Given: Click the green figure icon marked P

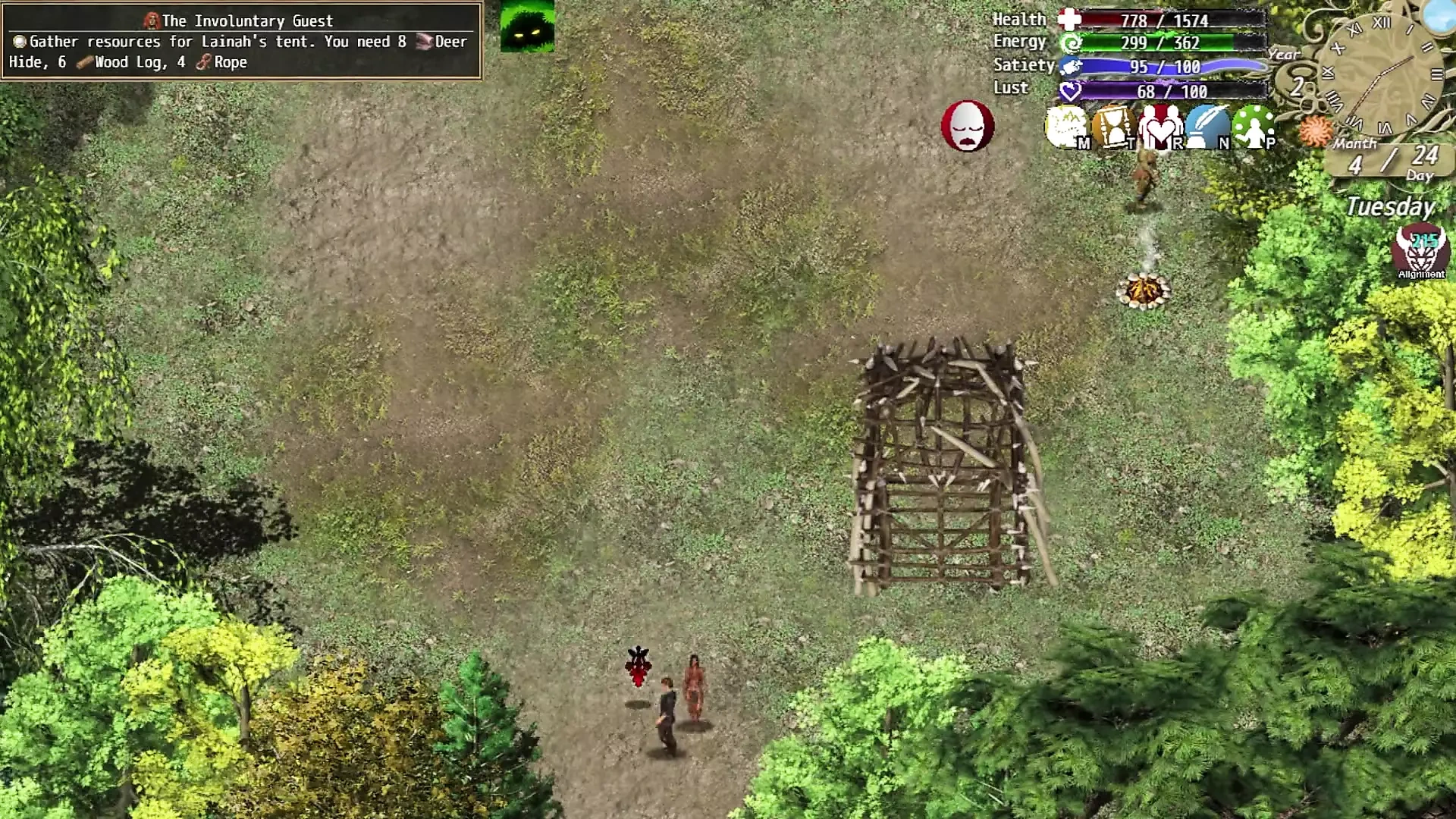Looking at the screenshot, I should [1253, 127].
